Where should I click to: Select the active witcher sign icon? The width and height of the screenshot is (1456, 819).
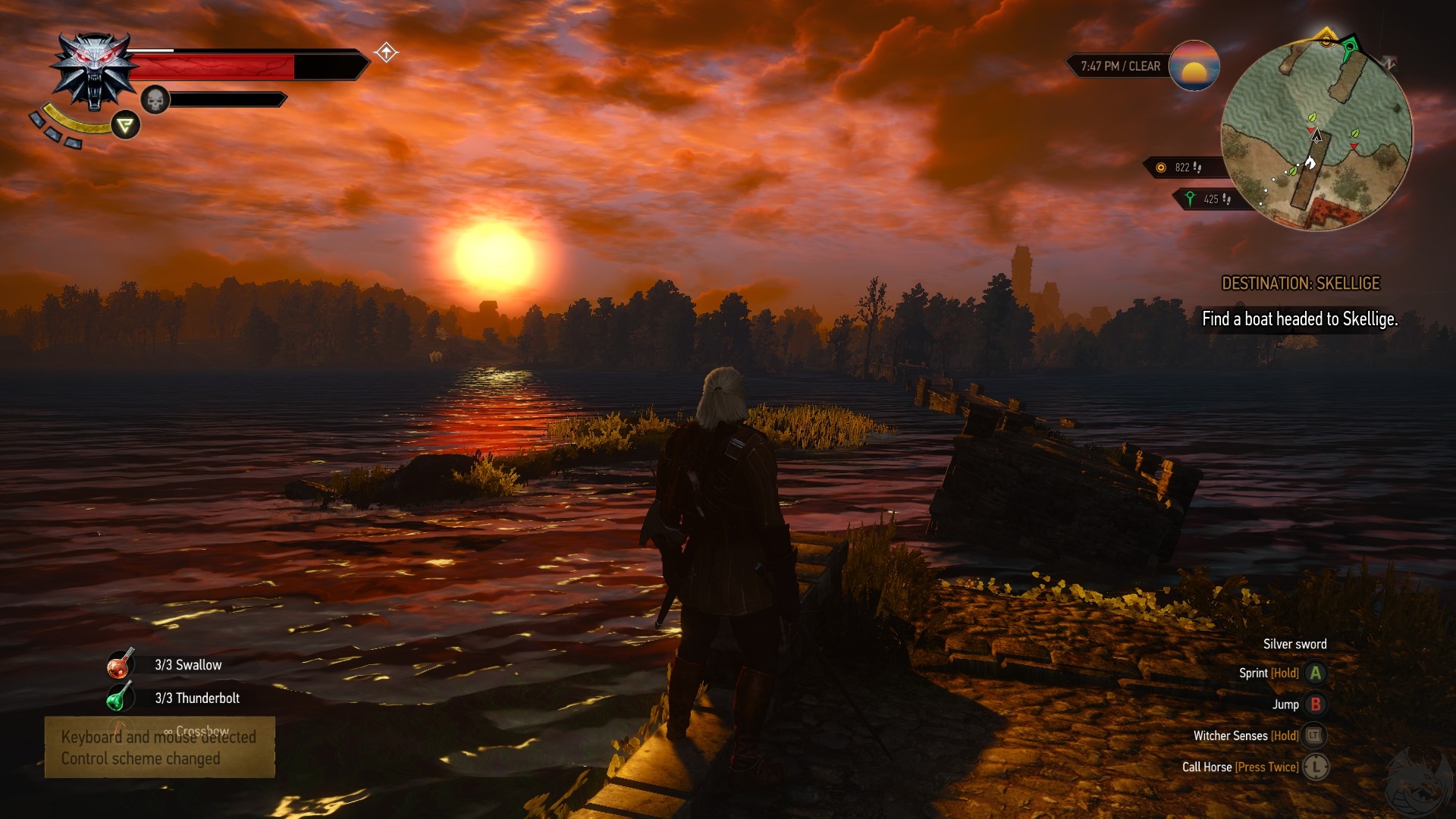(126, 125)
